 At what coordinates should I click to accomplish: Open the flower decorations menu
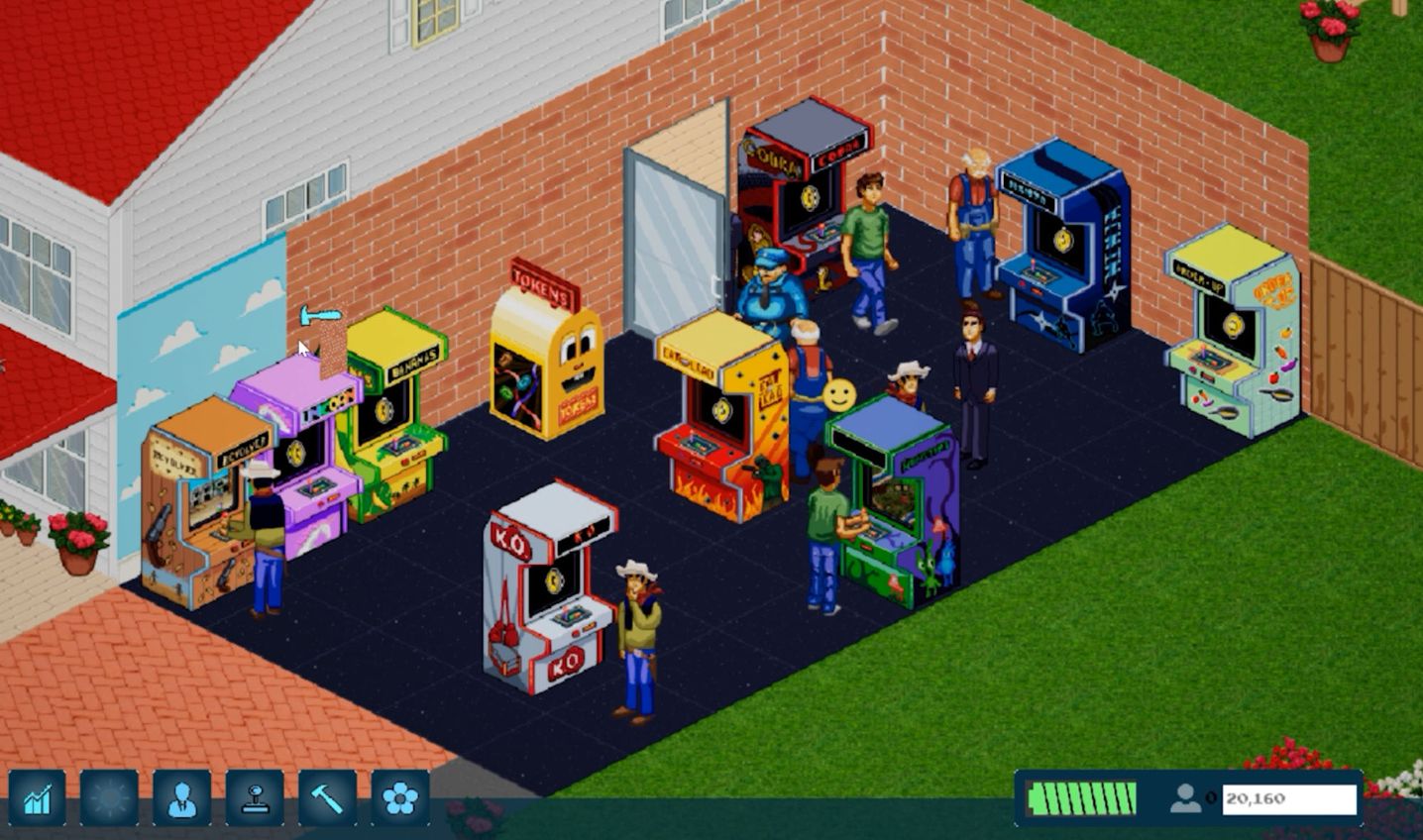click(400, 797)
